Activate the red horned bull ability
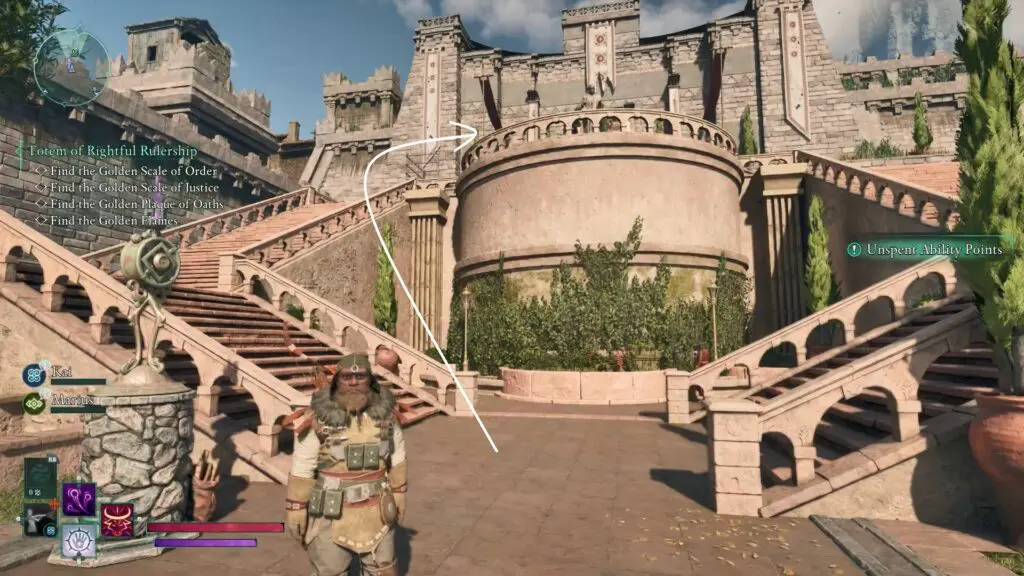This screenshot has width=1024, height=576. click(x=117, y=520)
